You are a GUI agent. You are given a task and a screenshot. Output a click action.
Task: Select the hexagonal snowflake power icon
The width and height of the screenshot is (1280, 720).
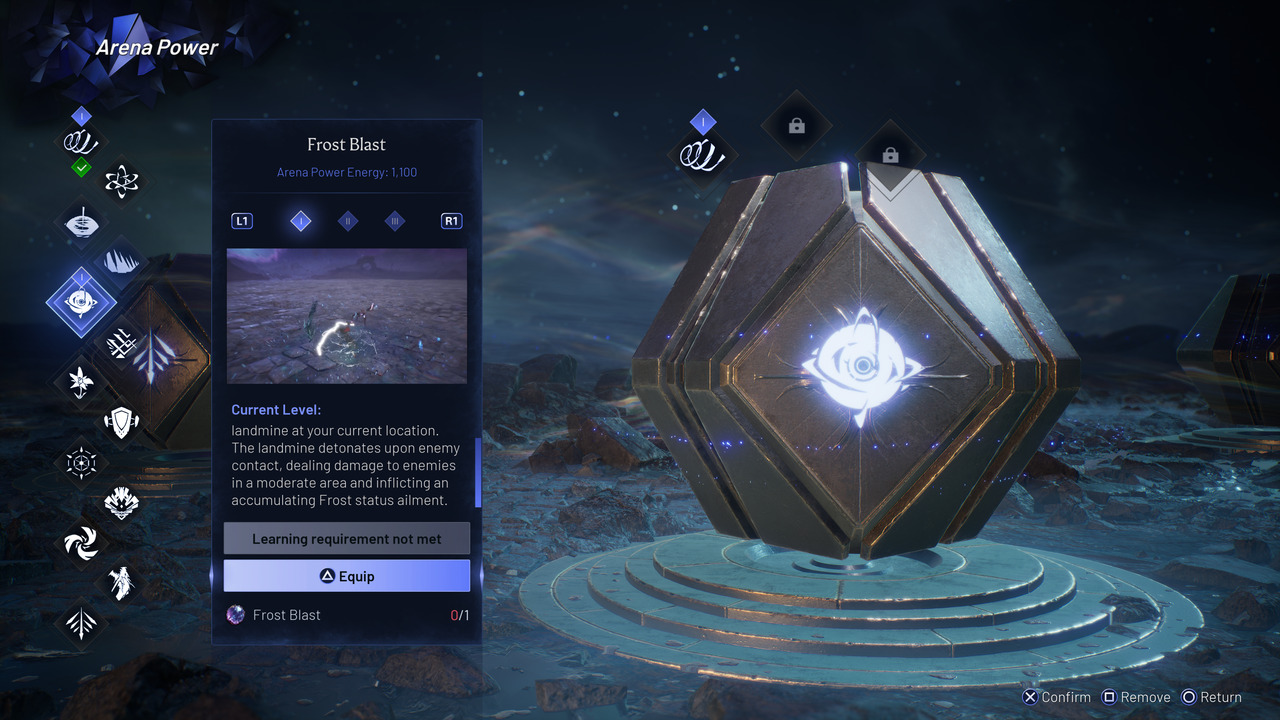coord(81,462)
